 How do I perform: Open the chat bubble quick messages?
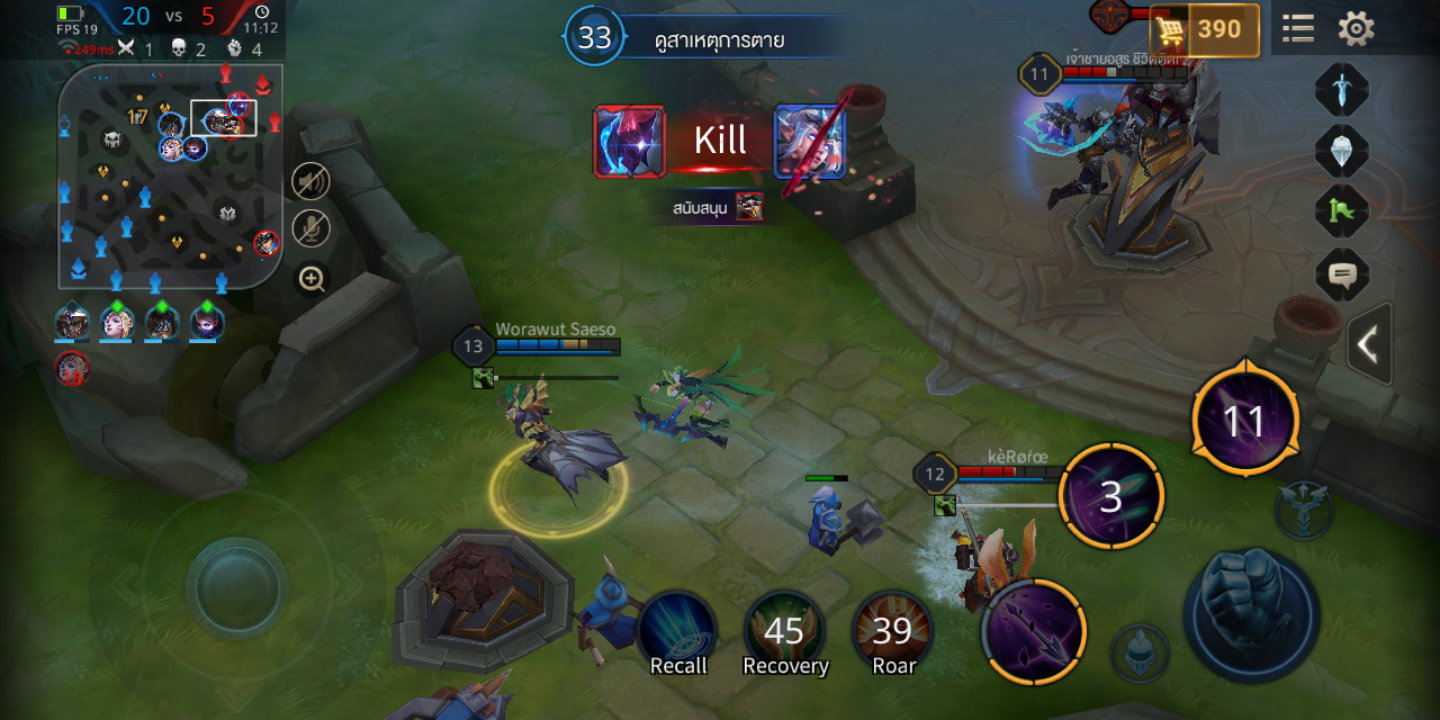click(x=1341, y=274)
